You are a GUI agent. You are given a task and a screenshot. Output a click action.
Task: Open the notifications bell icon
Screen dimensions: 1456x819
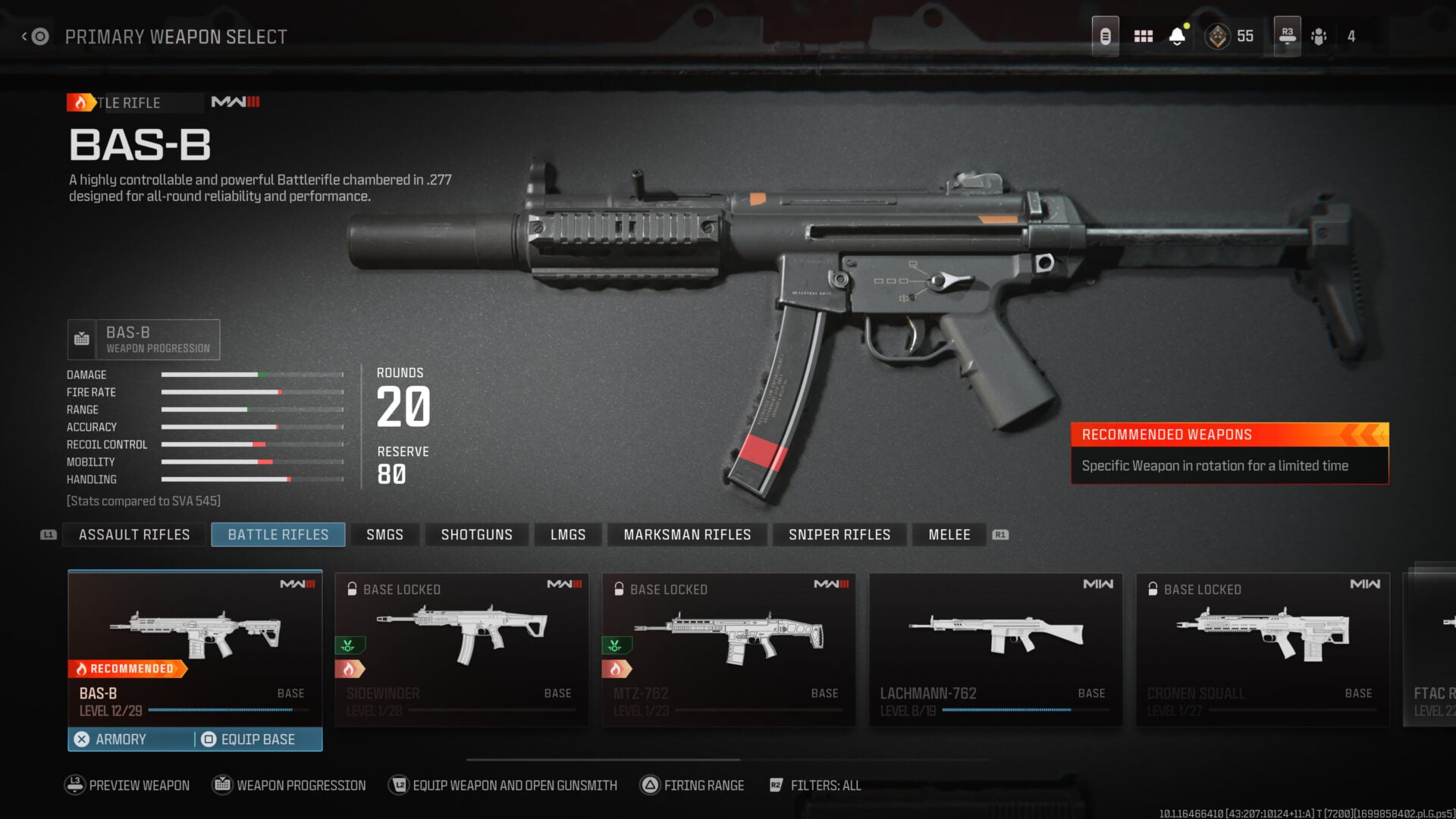[1176, 36]
